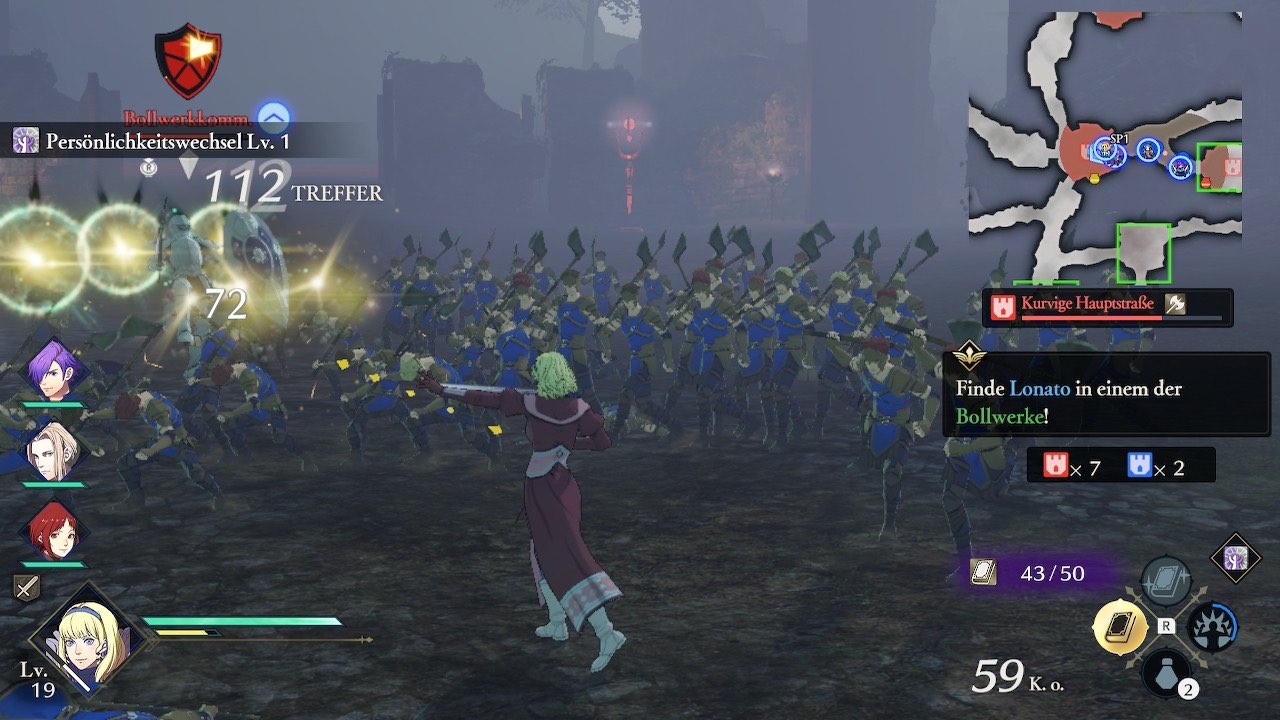Activate the sparkling tome combat art
The image size is (1280, 720).
click(1166, 580)
